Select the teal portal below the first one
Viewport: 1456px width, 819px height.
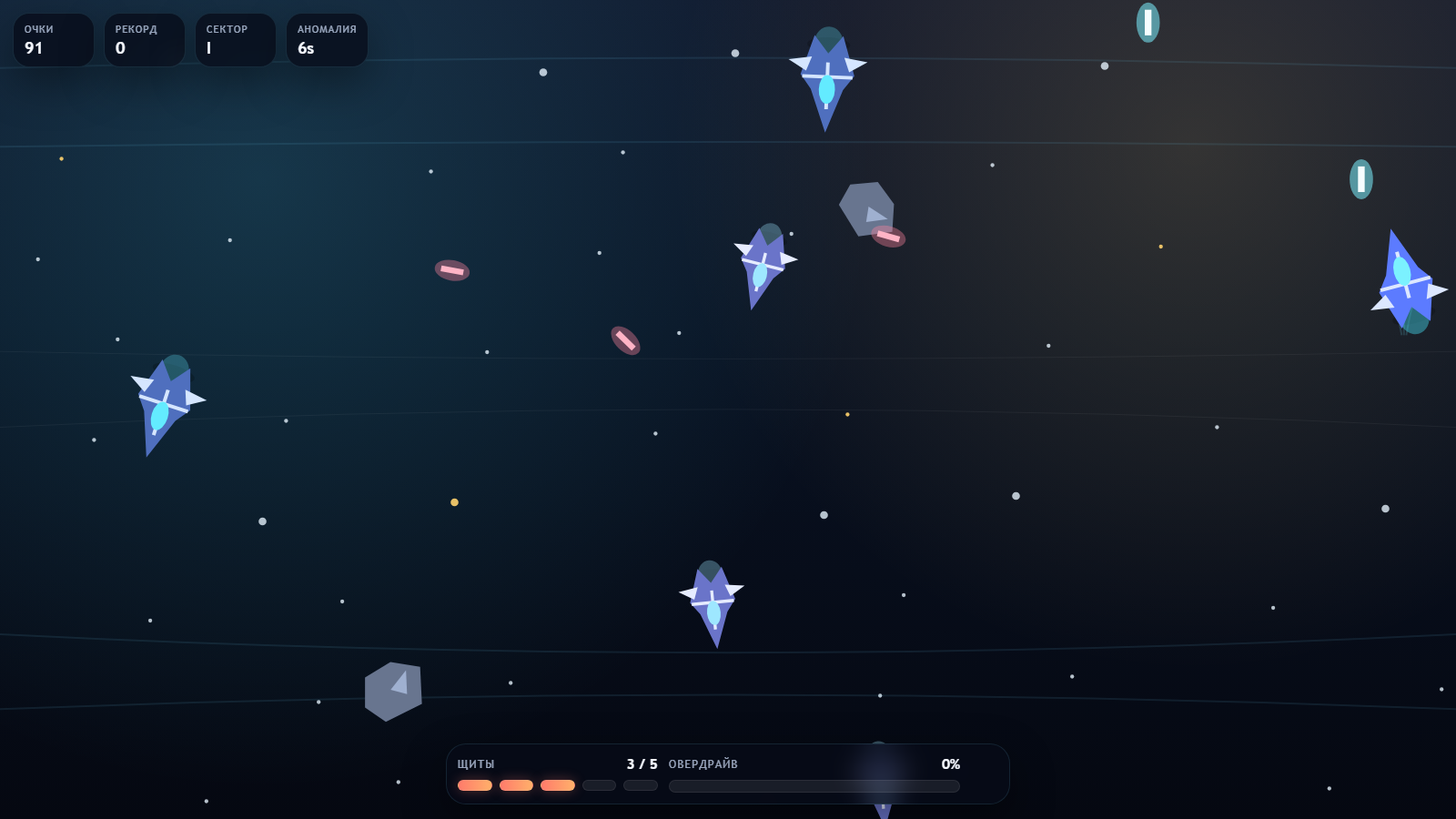(x=1360, y=178)
